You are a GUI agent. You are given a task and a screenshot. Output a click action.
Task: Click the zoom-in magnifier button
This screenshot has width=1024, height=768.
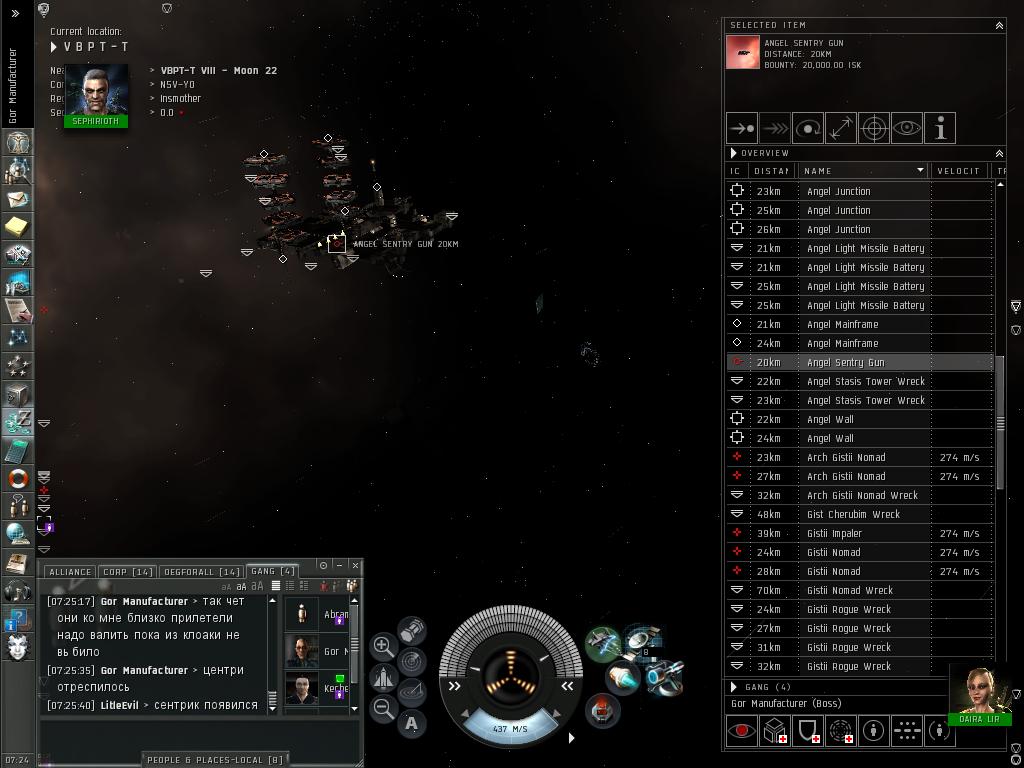[383, 646]
